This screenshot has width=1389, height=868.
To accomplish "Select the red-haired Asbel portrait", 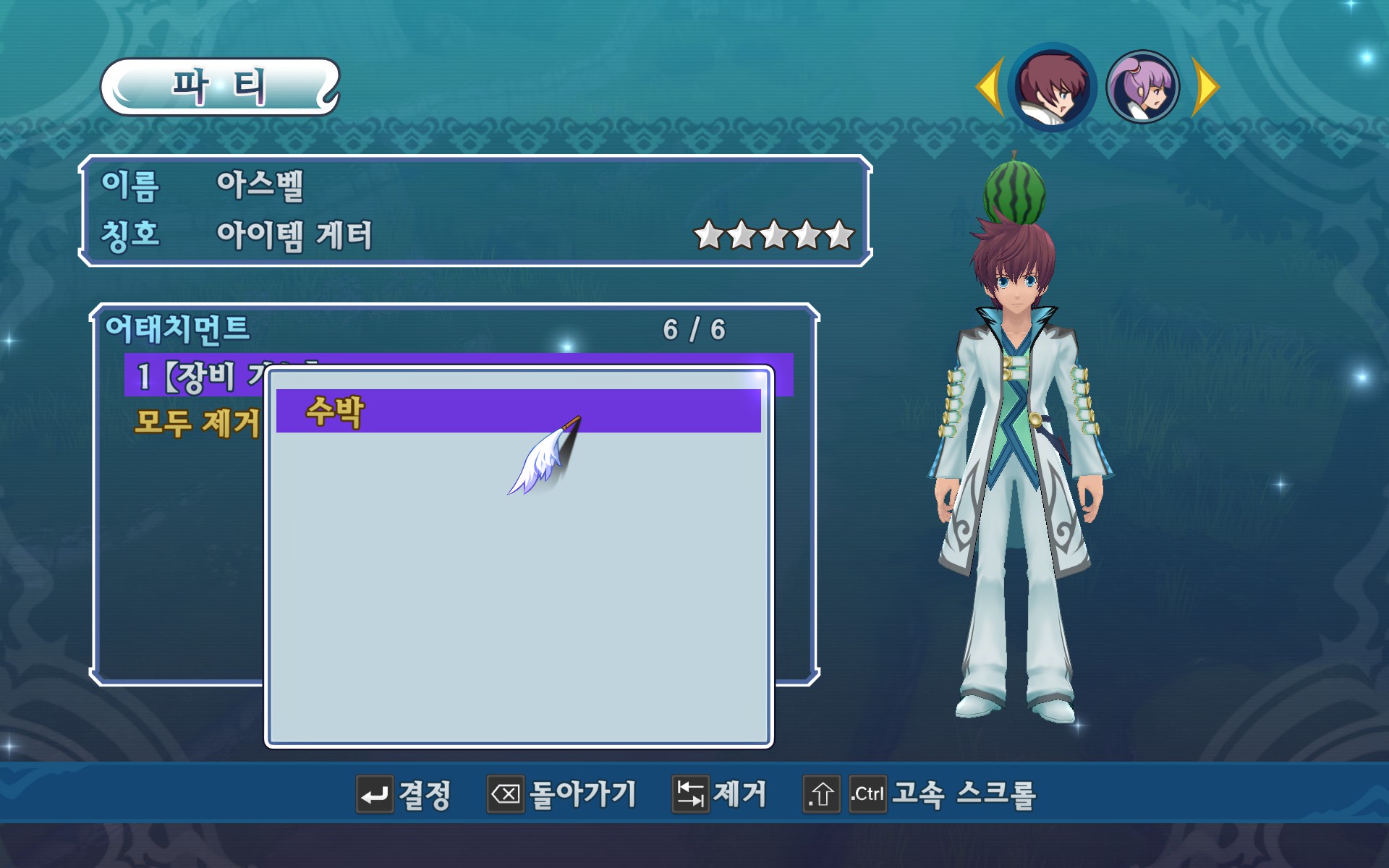I will [x=1053, y=88].
